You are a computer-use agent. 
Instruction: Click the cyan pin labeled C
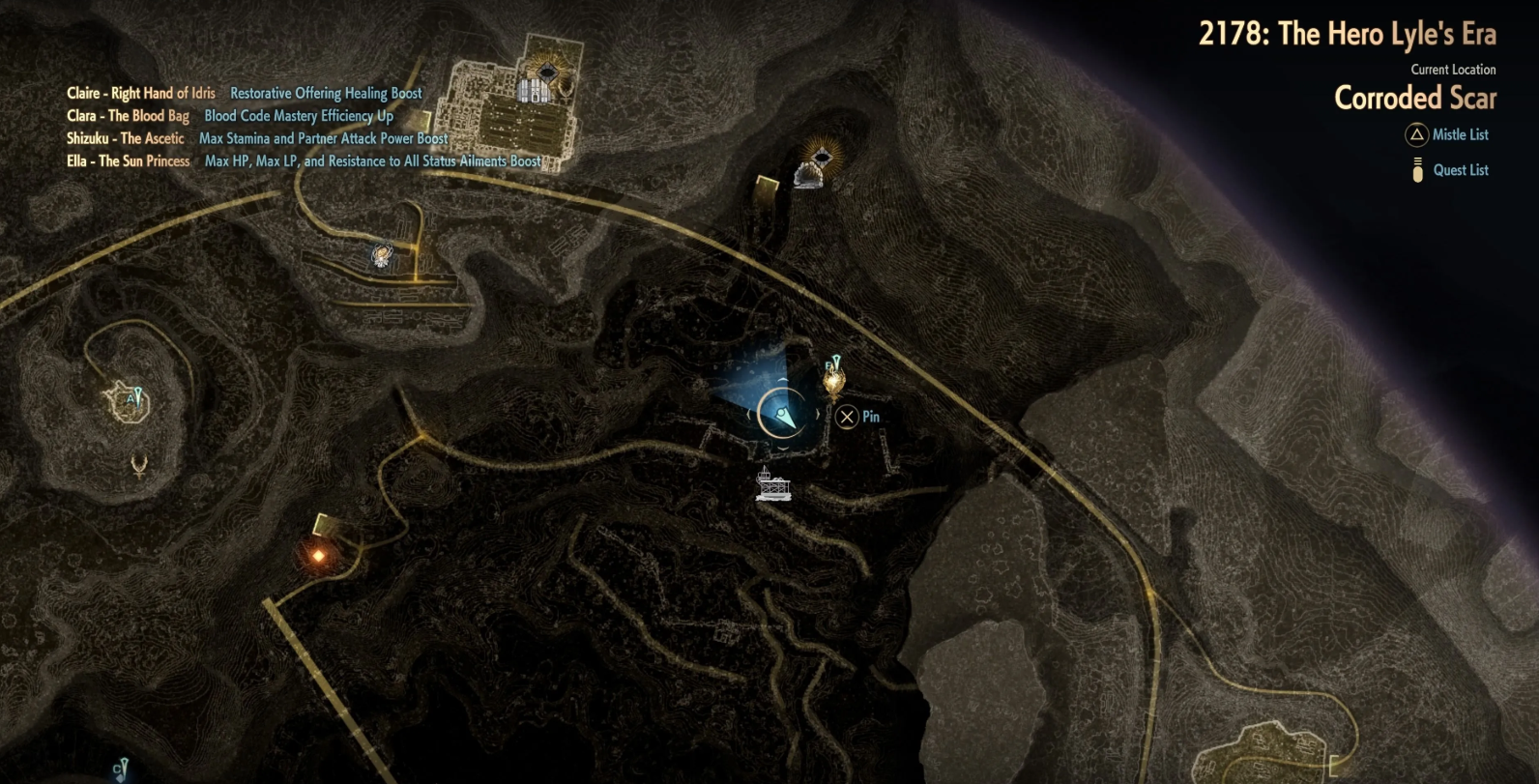(x=120, y=769)
